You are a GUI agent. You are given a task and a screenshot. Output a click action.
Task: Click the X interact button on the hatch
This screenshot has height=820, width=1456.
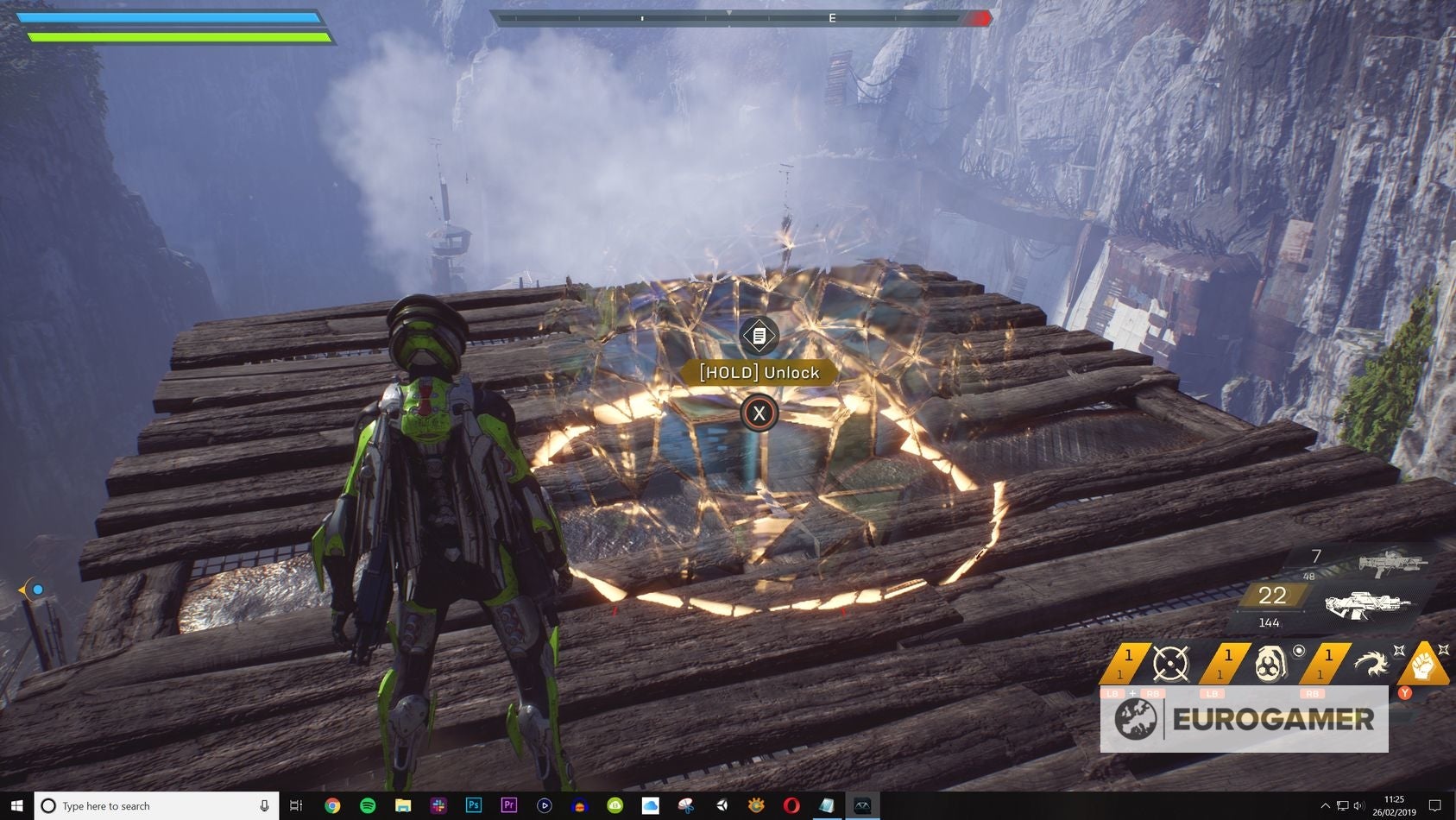[x=759, y=413]
